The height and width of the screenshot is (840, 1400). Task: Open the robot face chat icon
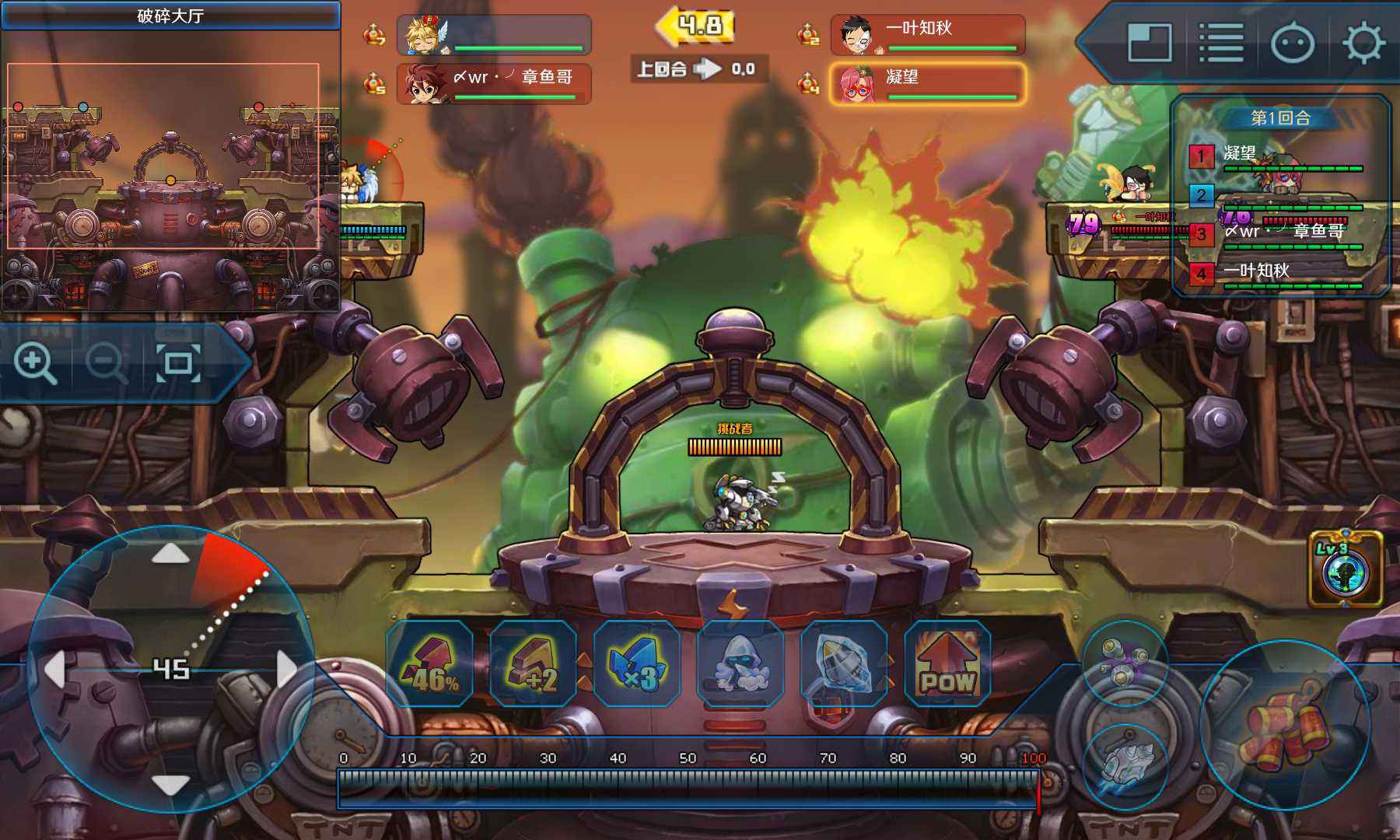coord(1293,43)
